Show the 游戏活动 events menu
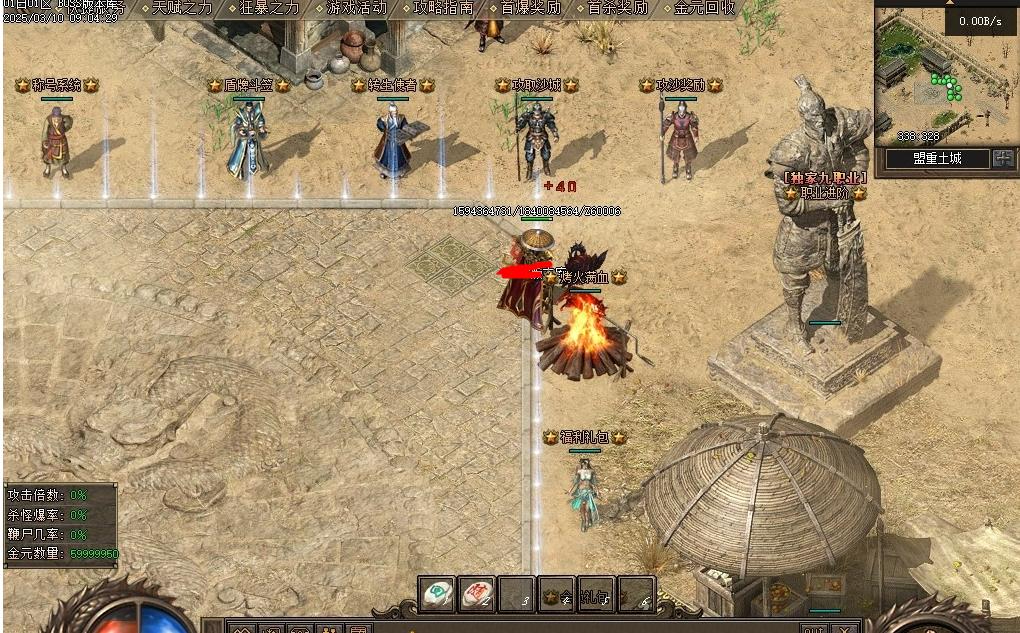The height and width of the screenshot is (633, 1020). tap(356, 8)
